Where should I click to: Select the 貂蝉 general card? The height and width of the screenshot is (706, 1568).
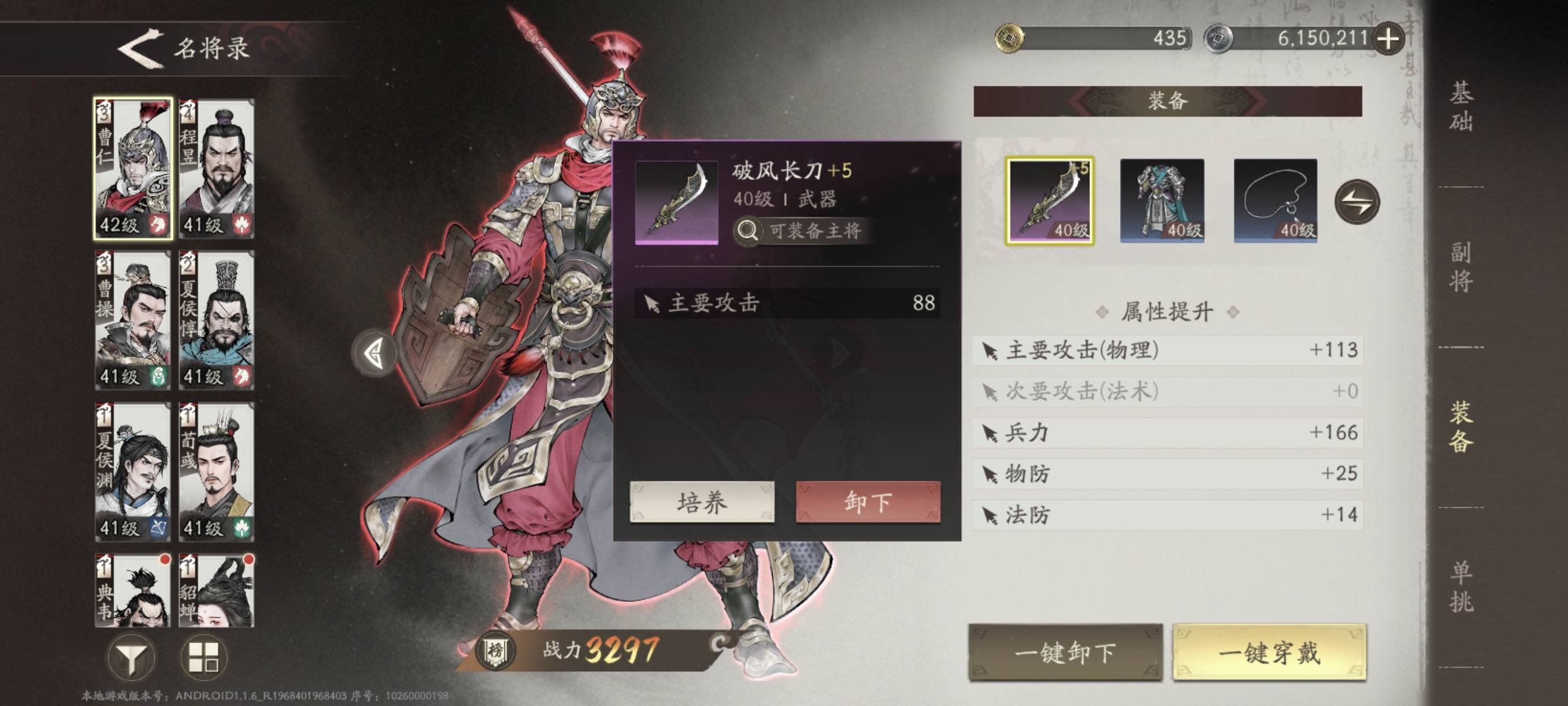click(x=216, y=590)
